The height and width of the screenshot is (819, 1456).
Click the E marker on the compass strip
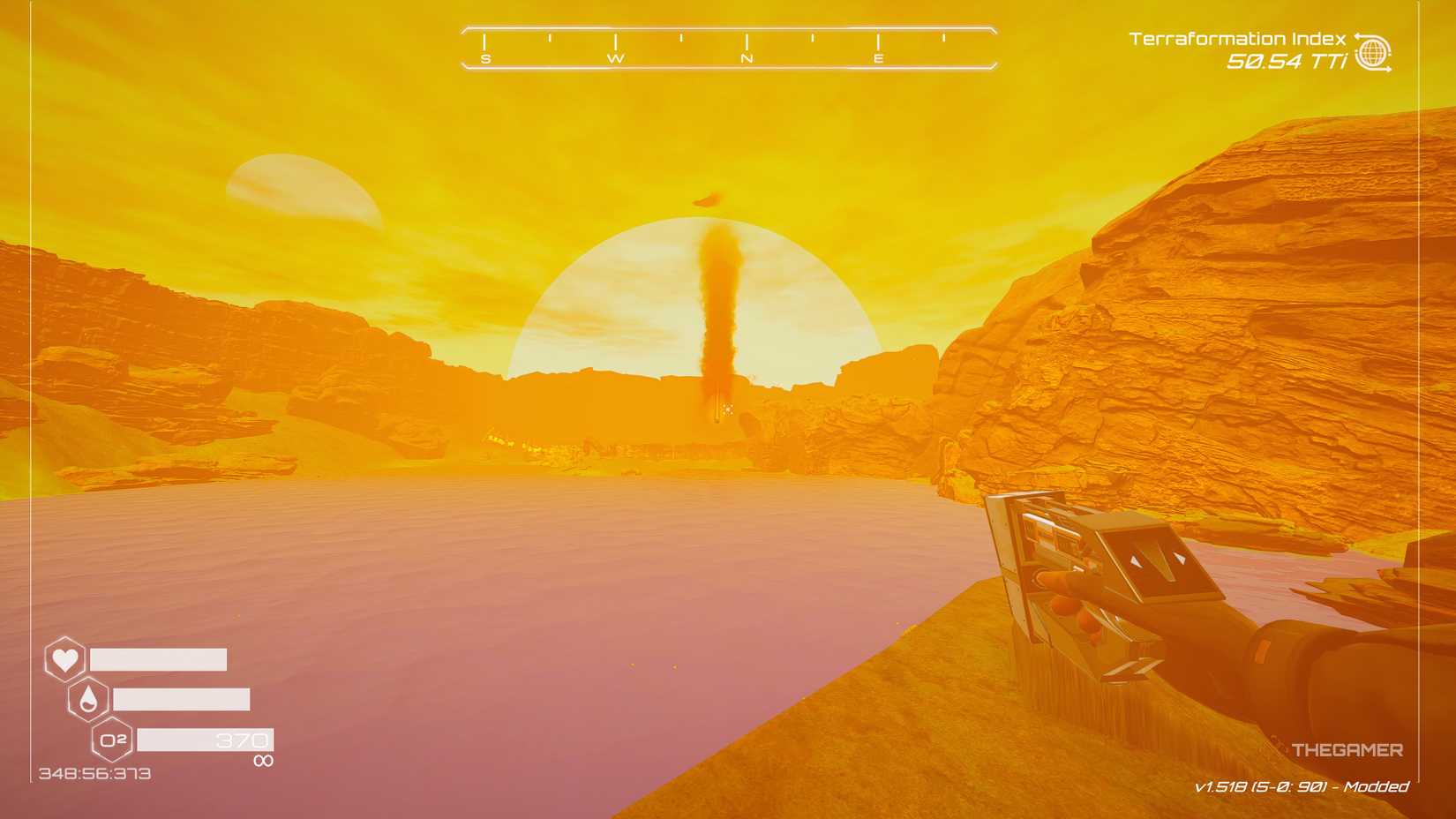tap(877, 56)
